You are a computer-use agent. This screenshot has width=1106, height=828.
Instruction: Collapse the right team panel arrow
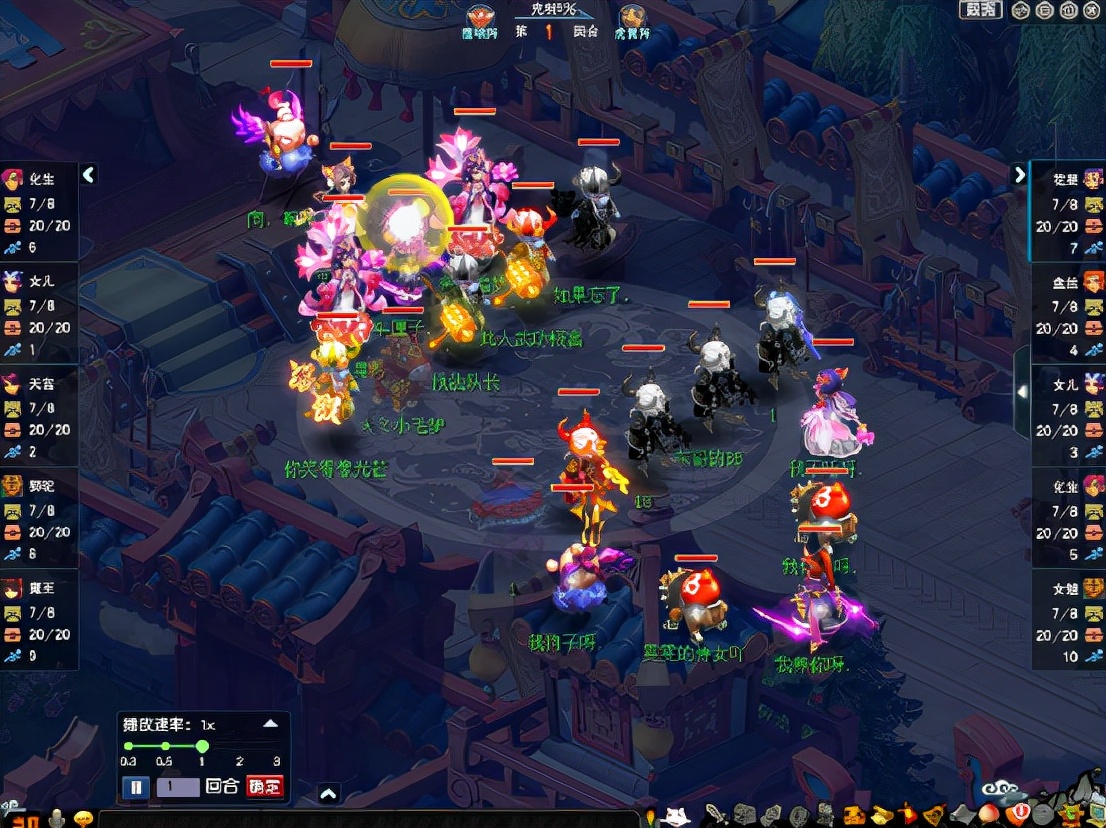(1019, 175)
